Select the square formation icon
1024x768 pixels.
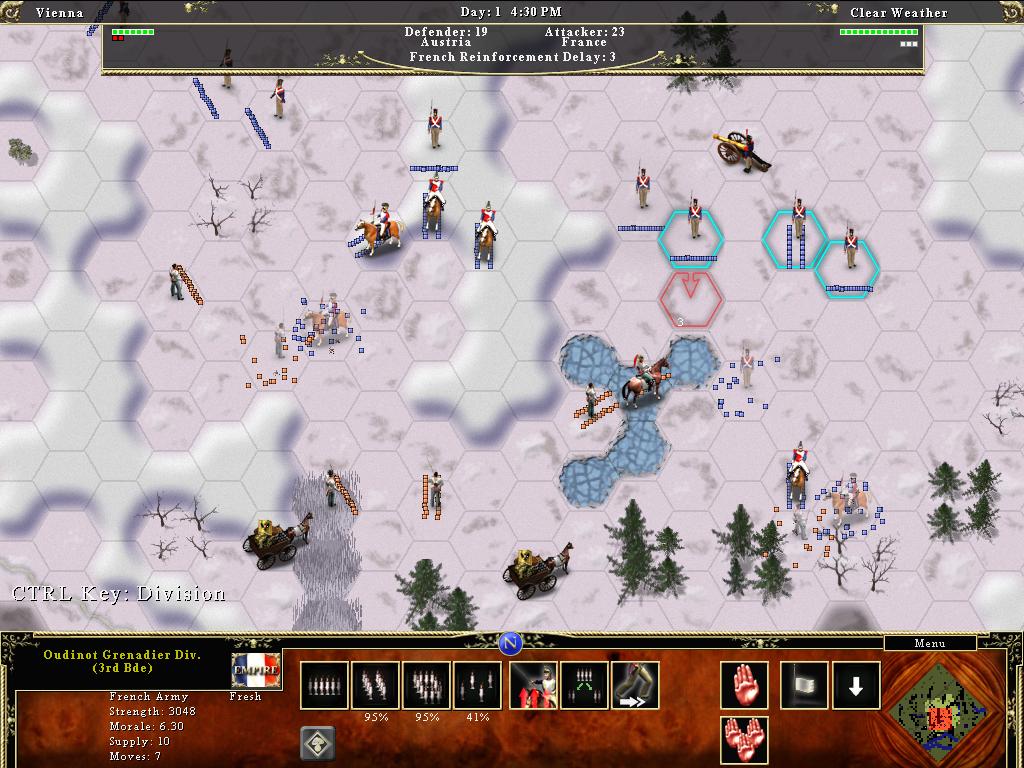[427, 685]
